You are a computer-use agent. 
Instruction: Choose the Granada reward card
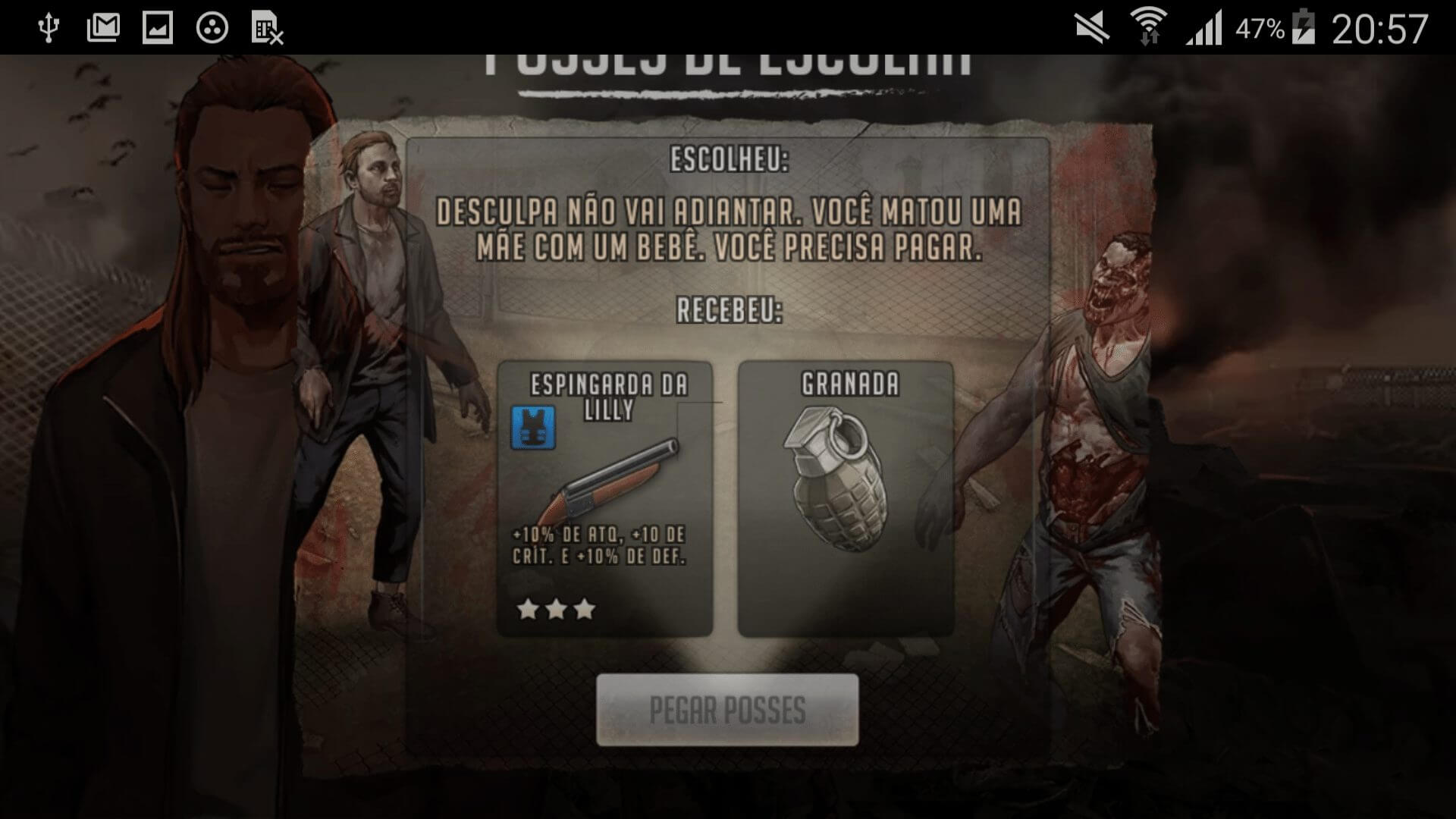[846, 498]
